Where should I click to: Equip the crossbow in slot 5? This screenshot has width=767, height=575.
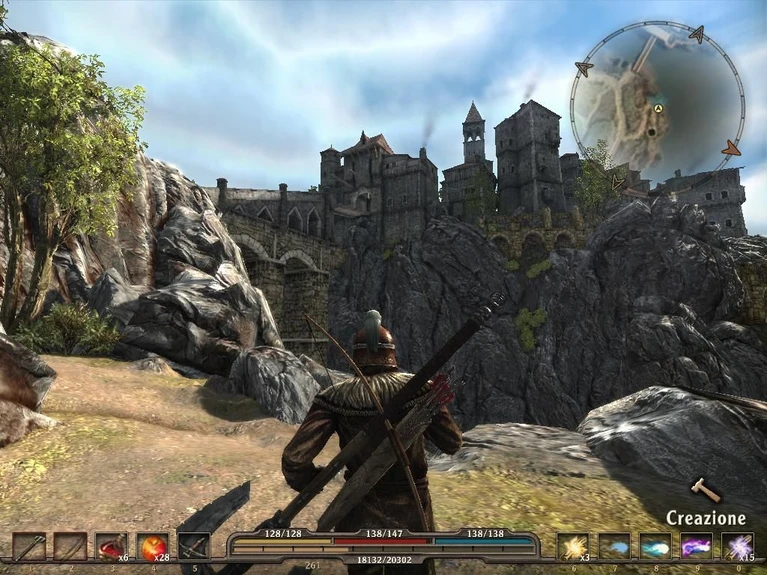click(193, 546)
